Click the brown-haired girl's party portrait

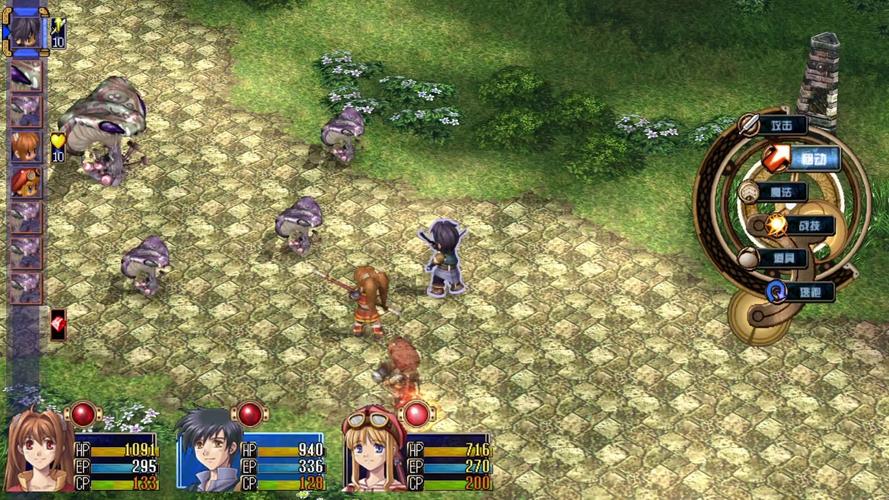point(38,449)
